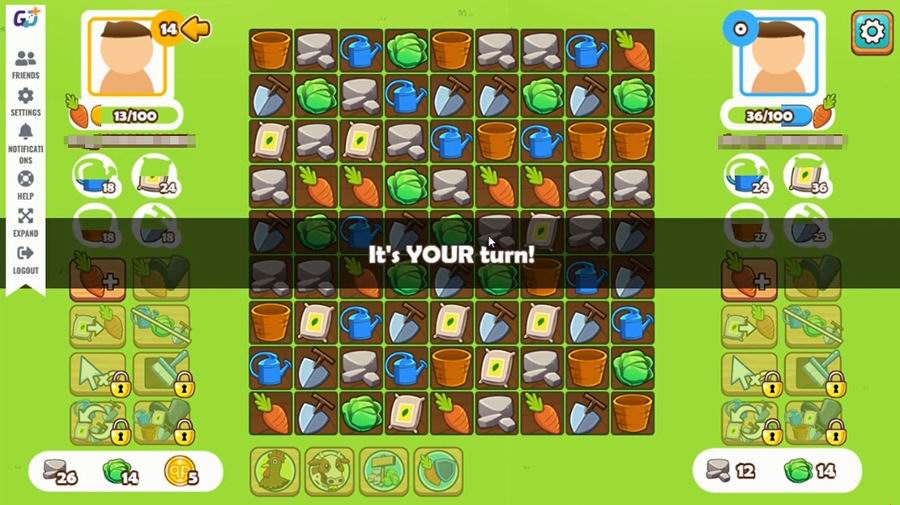Click the orange-bordered gear button
Screen dimensions: 900x505
click(x=872, y=32)
